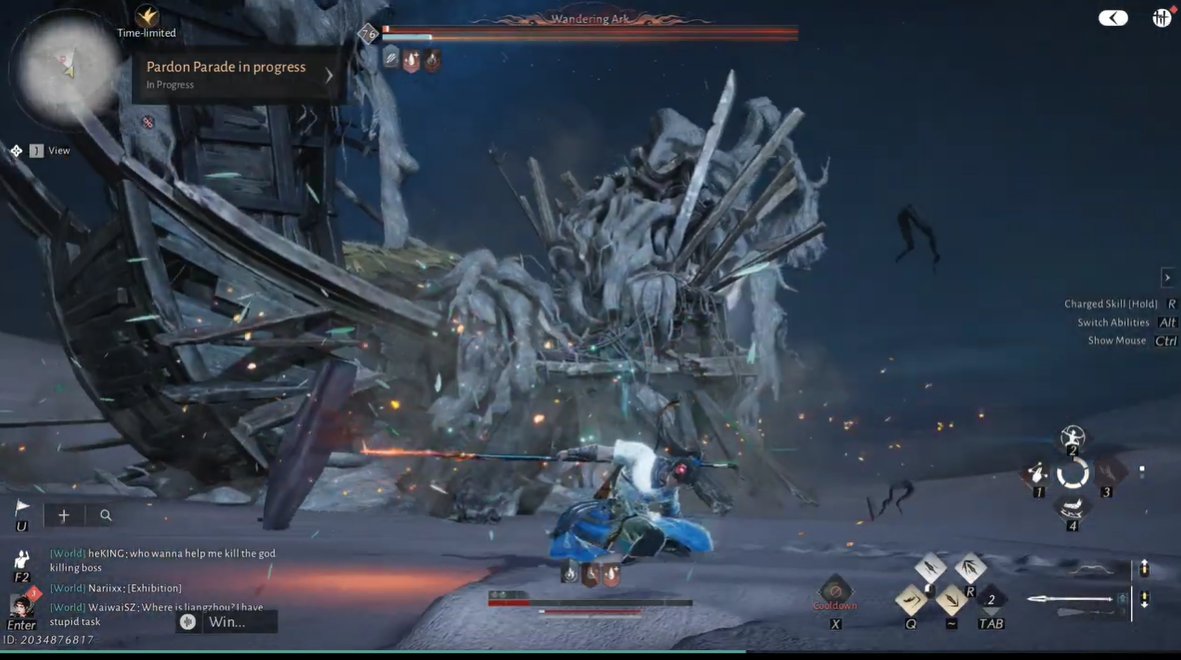This screenshot has width=1181, height=660.
Task: Open the circular minimap
Action: (x=65, y=70)
